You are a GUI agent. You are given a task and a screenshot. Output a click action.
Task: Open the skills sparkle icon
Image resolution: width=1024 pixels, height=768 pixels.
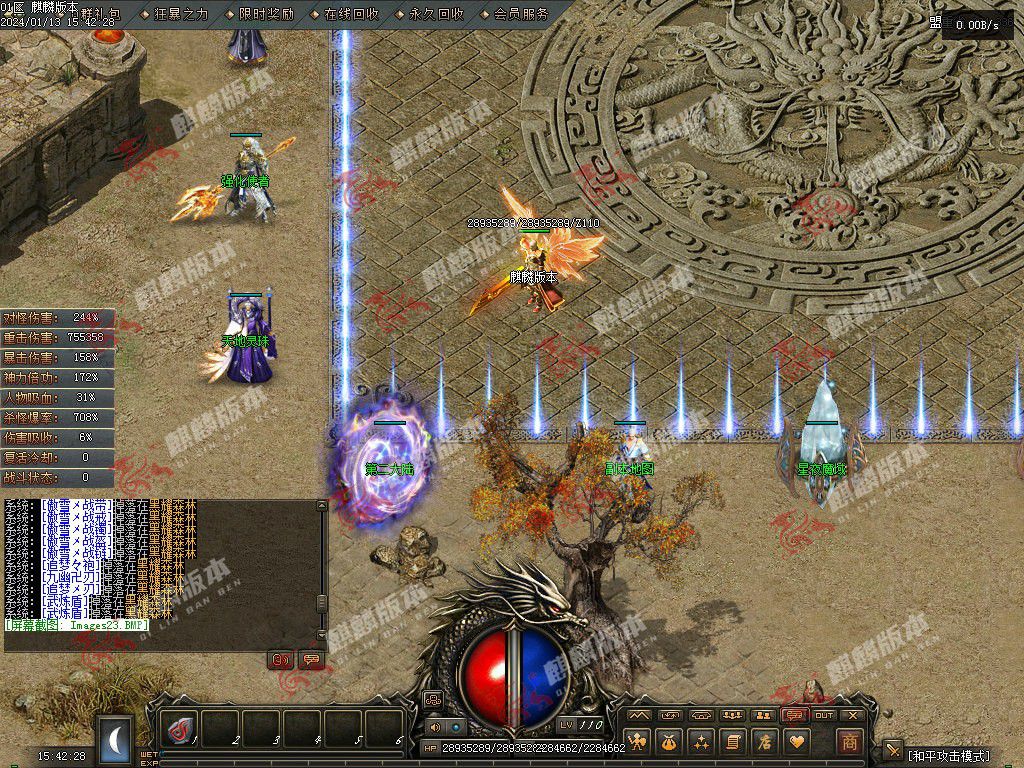tap(701, 742)
